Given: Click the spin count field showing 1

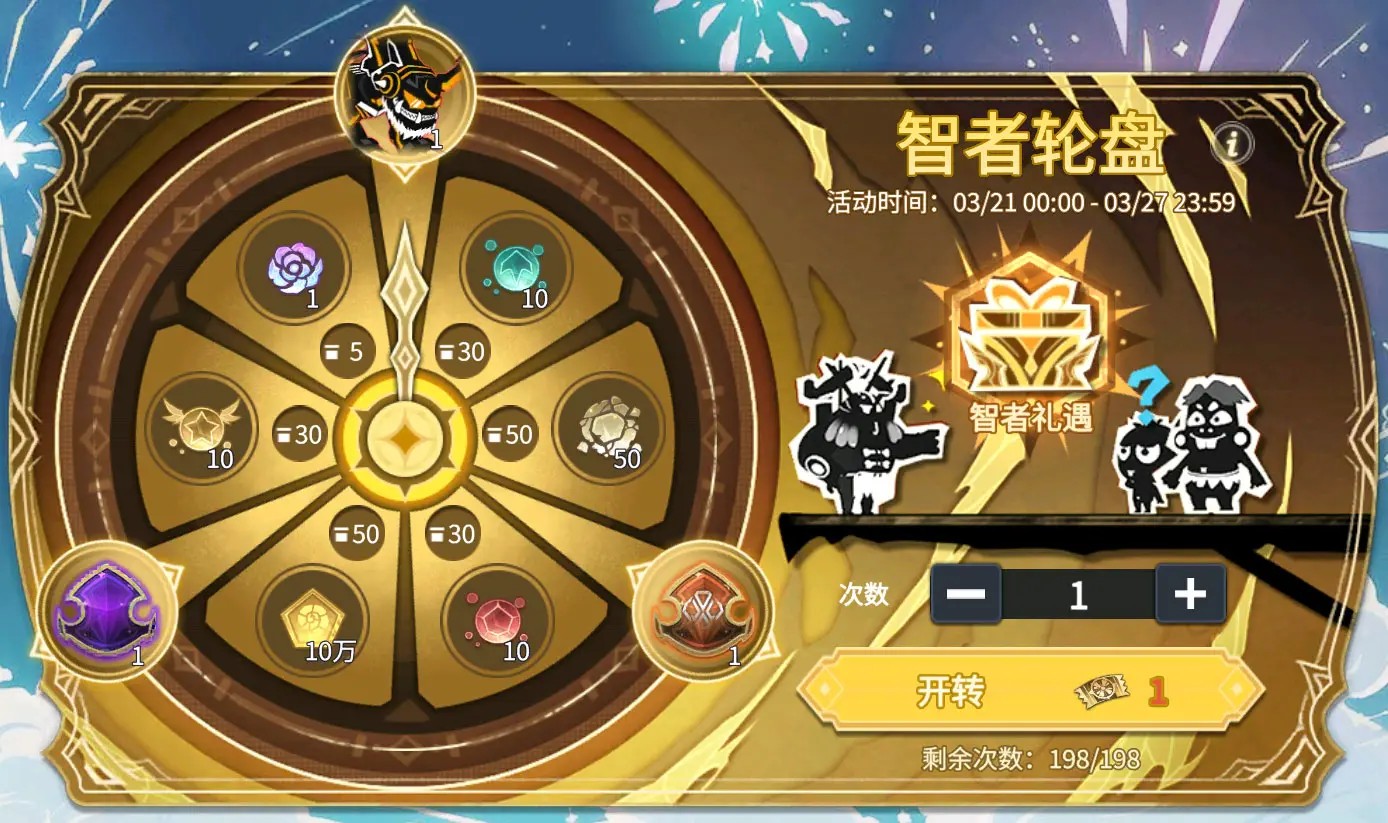Looking at the screenshot, I should tap(1079, 593).
